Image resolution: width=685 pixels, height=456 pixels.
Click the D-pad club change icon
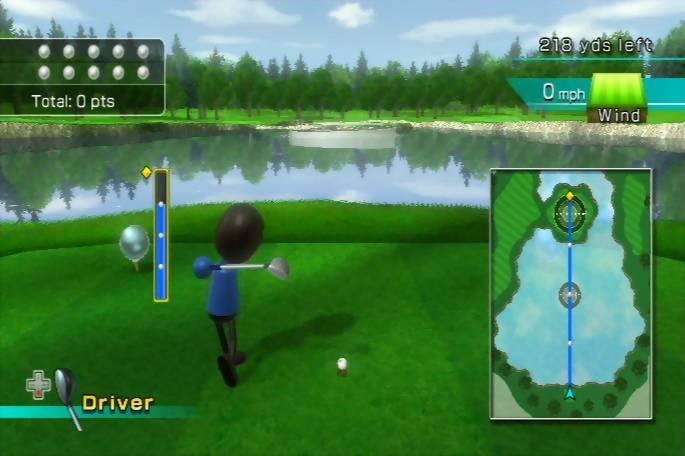(x=38, y=384)
